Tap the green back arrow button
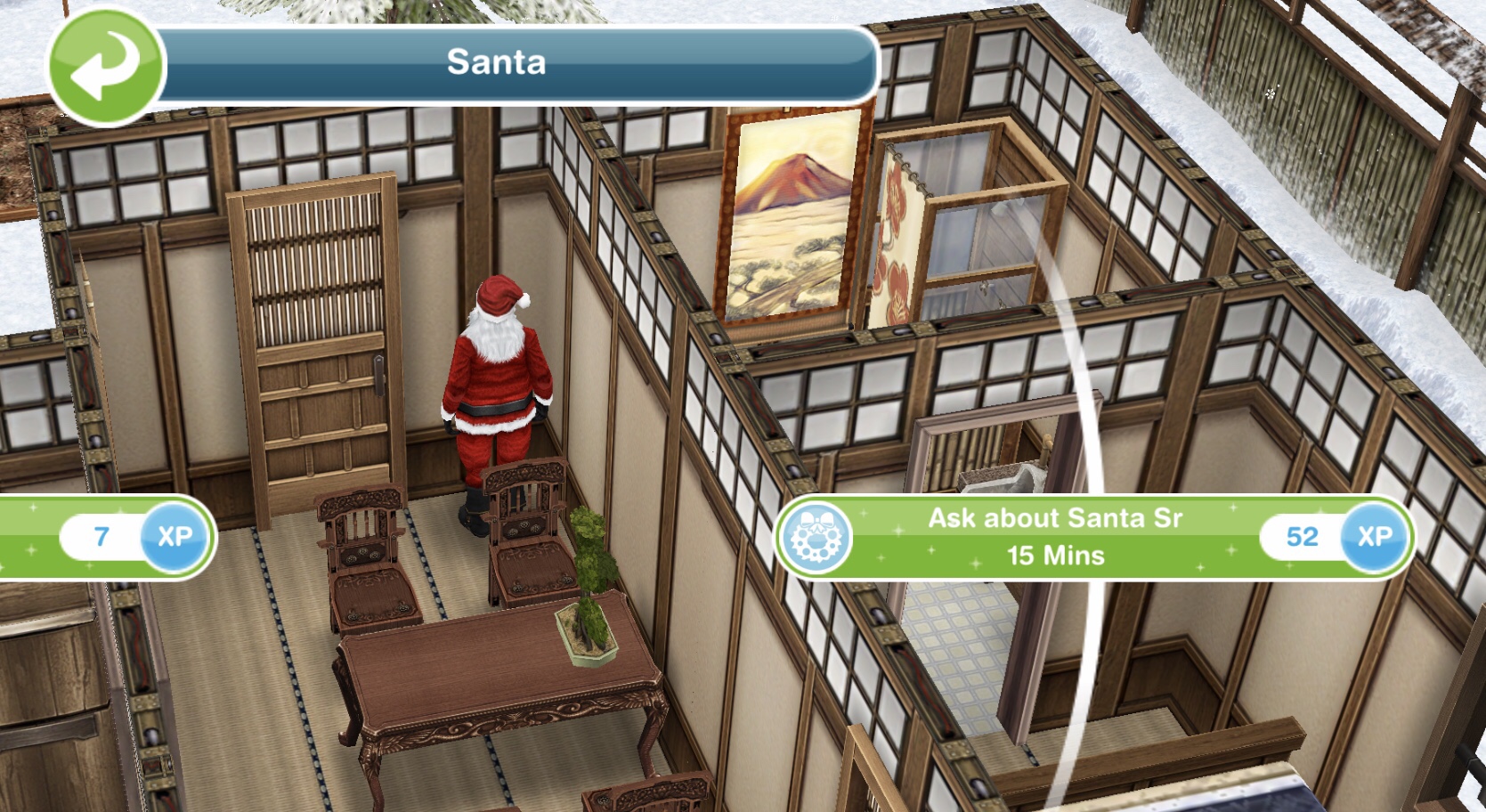The height and width of the screenshot is (812, 1486). (x=106, y=67)
